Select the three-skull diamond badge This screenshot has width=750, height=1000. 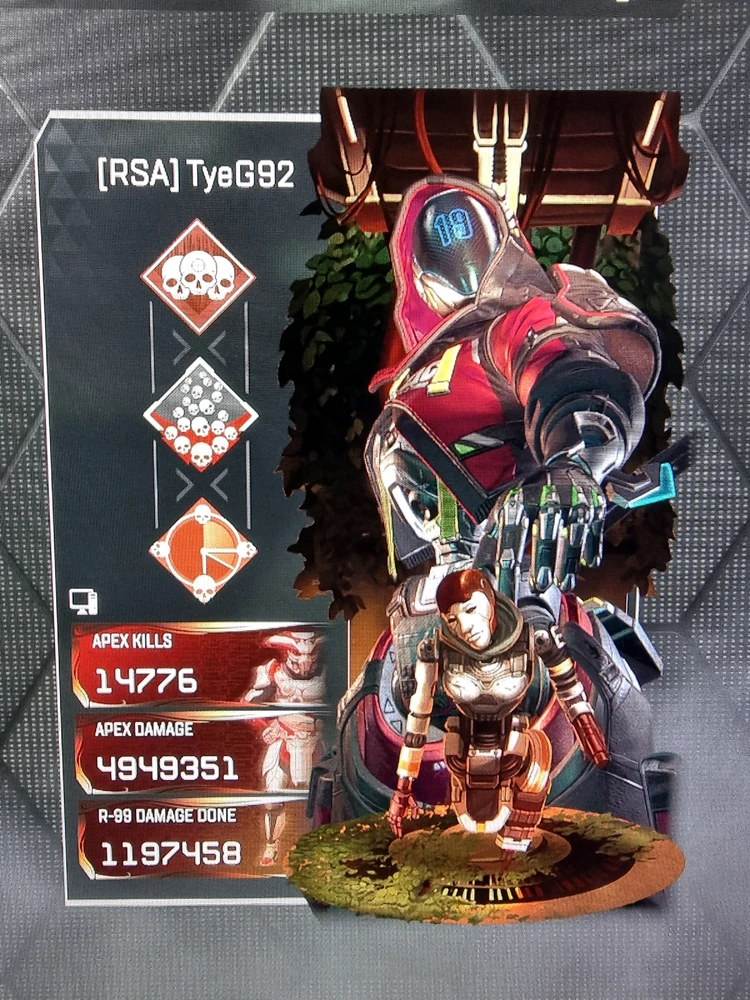coord(198,277)
